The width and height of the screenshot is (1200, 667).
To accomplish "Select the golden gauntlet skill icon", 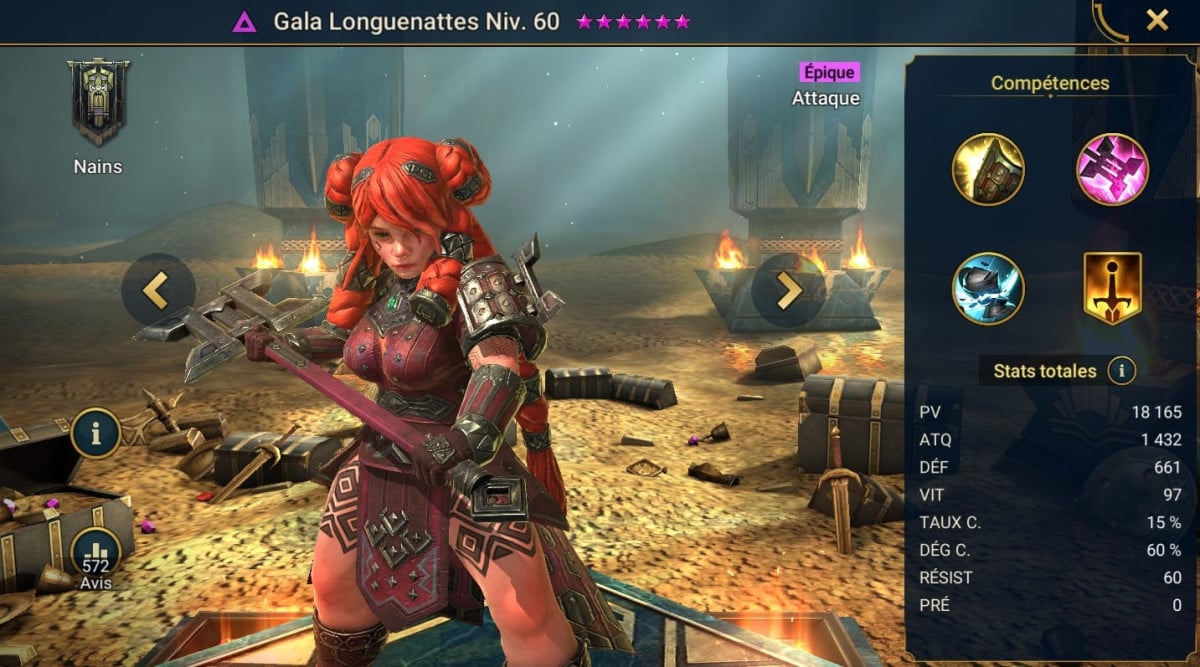I will tap(988, 170).
